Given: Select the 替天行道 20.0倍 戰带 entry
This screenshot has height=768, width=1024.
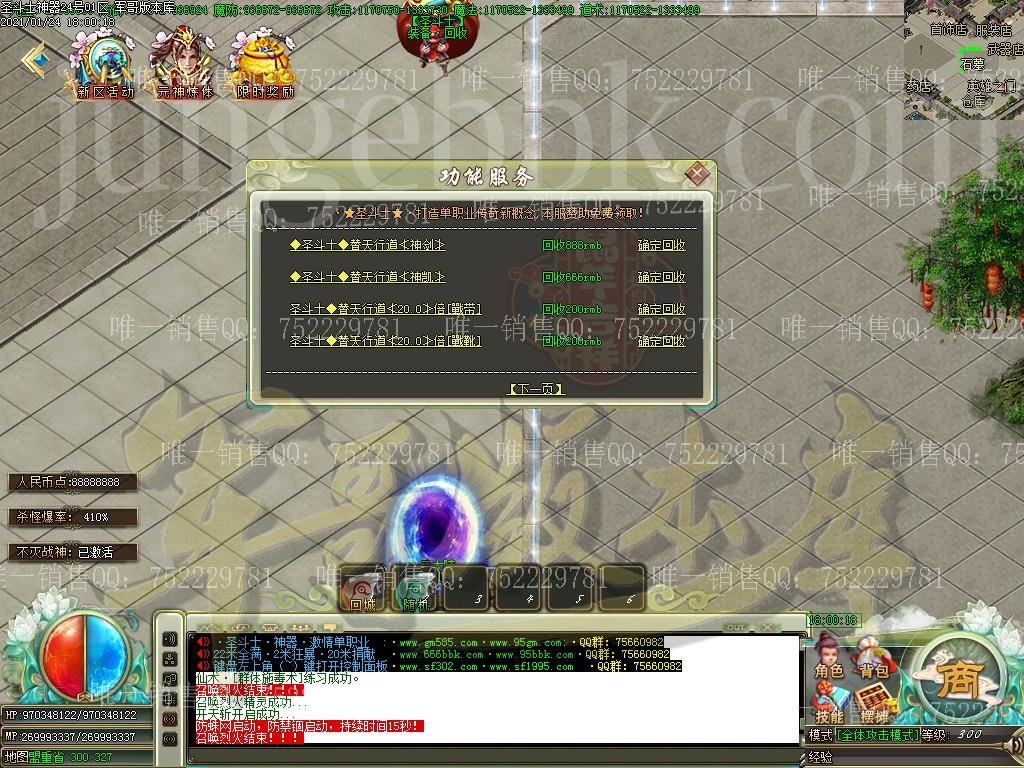Looking at the screenshot, I should [x=385, y=309].
